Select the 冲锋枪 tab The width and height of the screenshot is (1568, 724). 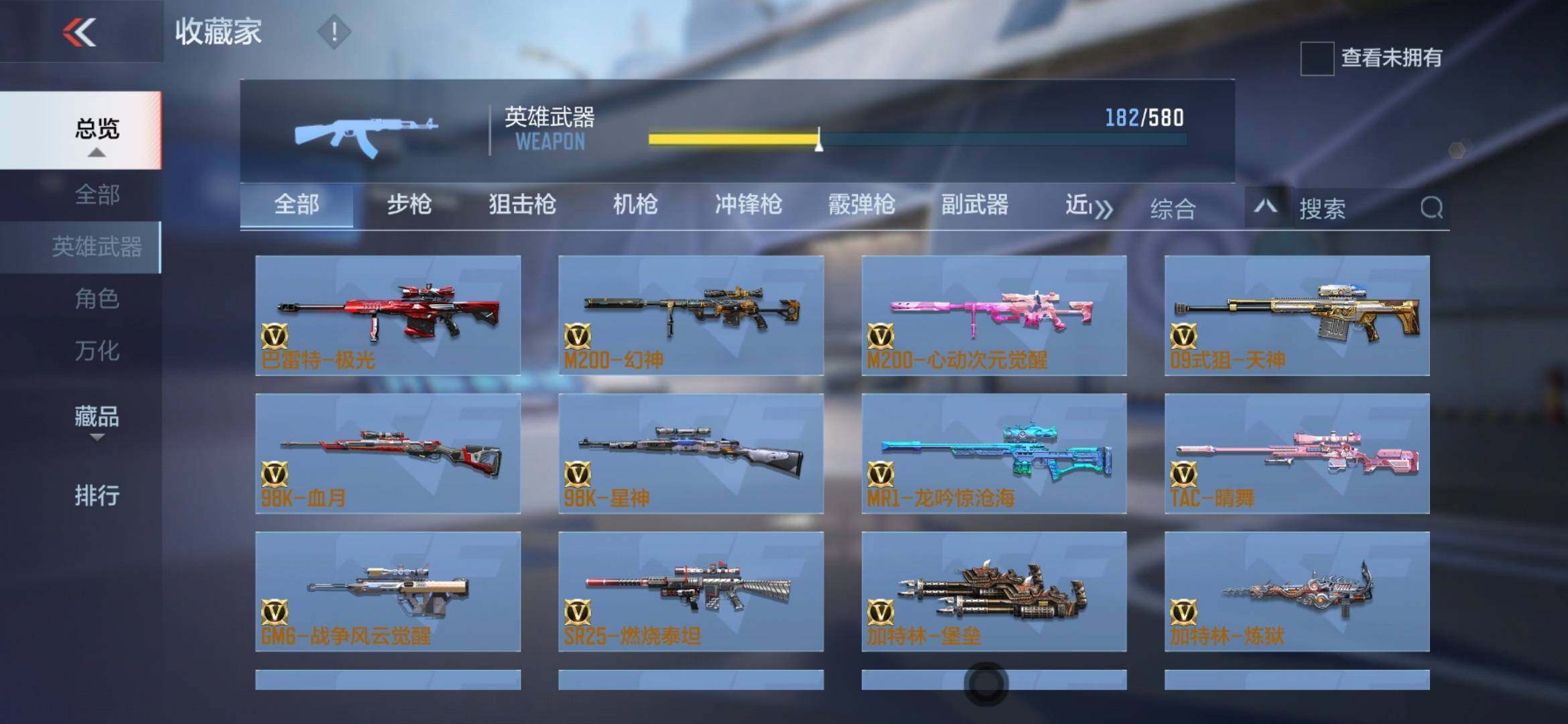(748, 205)
